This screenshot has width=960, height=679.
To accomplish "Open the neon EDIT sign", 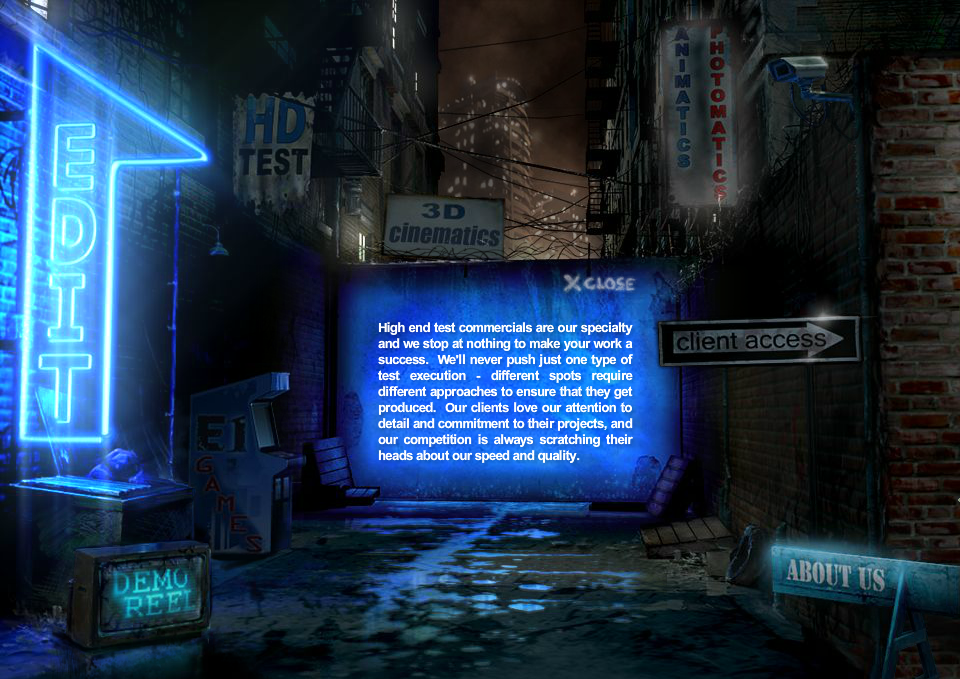I will [75, 270].
